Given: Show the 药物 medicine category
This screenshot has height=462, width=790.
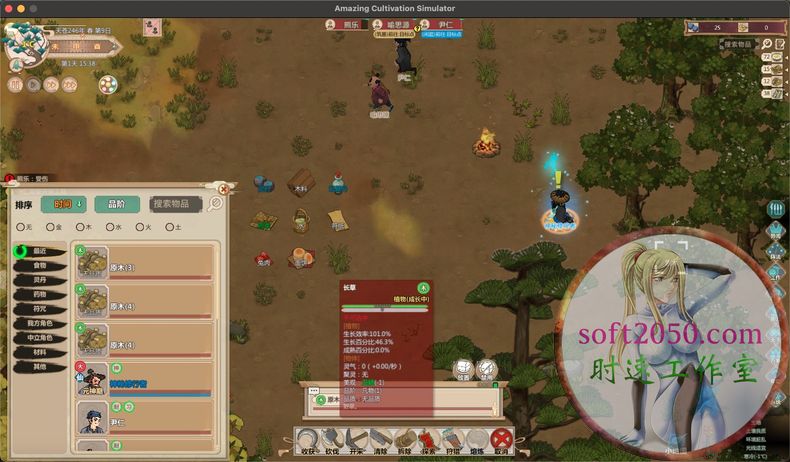Looking at the screenshot, I should pyautogui.click(x=40, y=294).
